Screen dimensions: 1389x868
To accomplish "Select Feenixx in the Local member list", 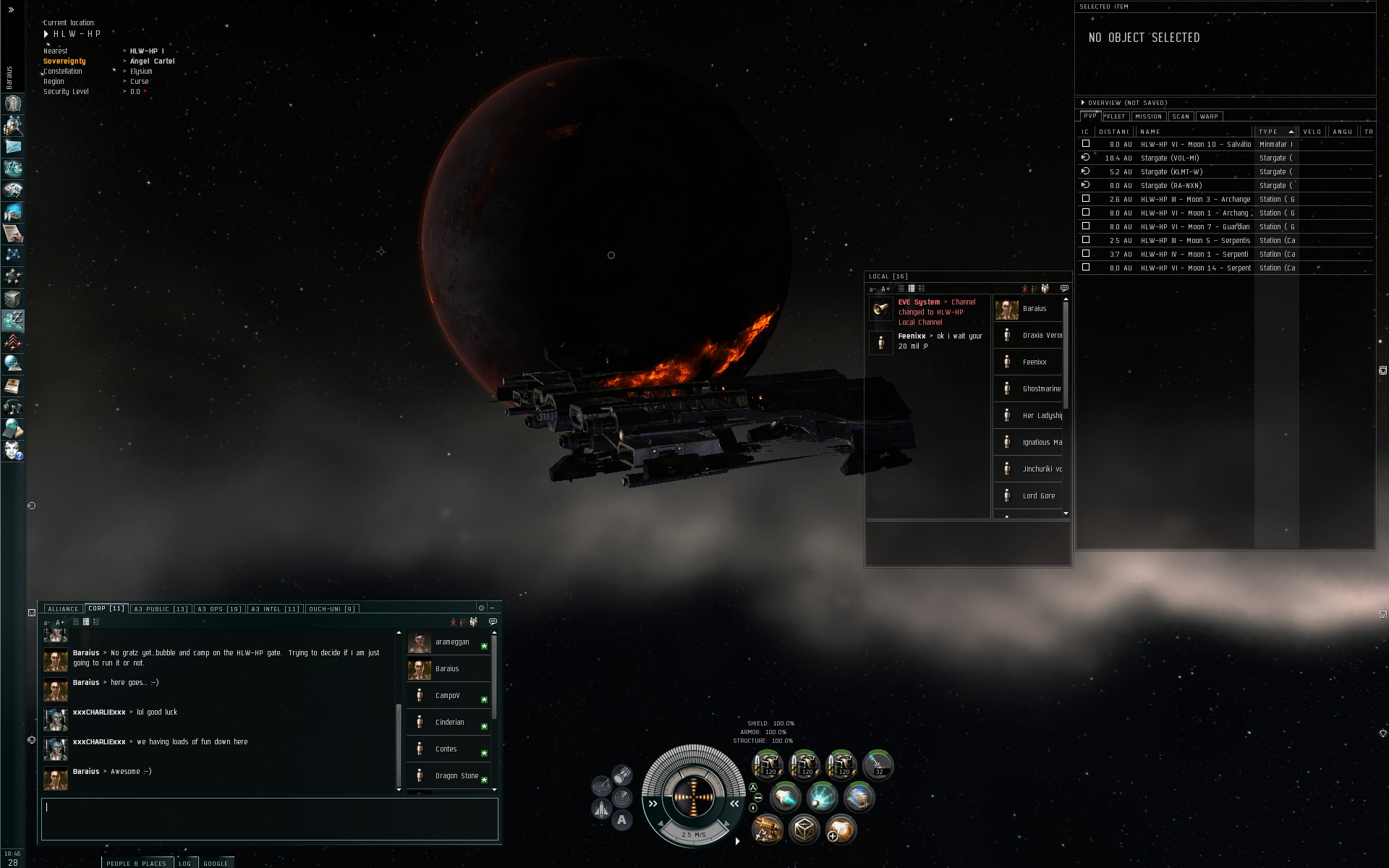I will (1034, 362).
